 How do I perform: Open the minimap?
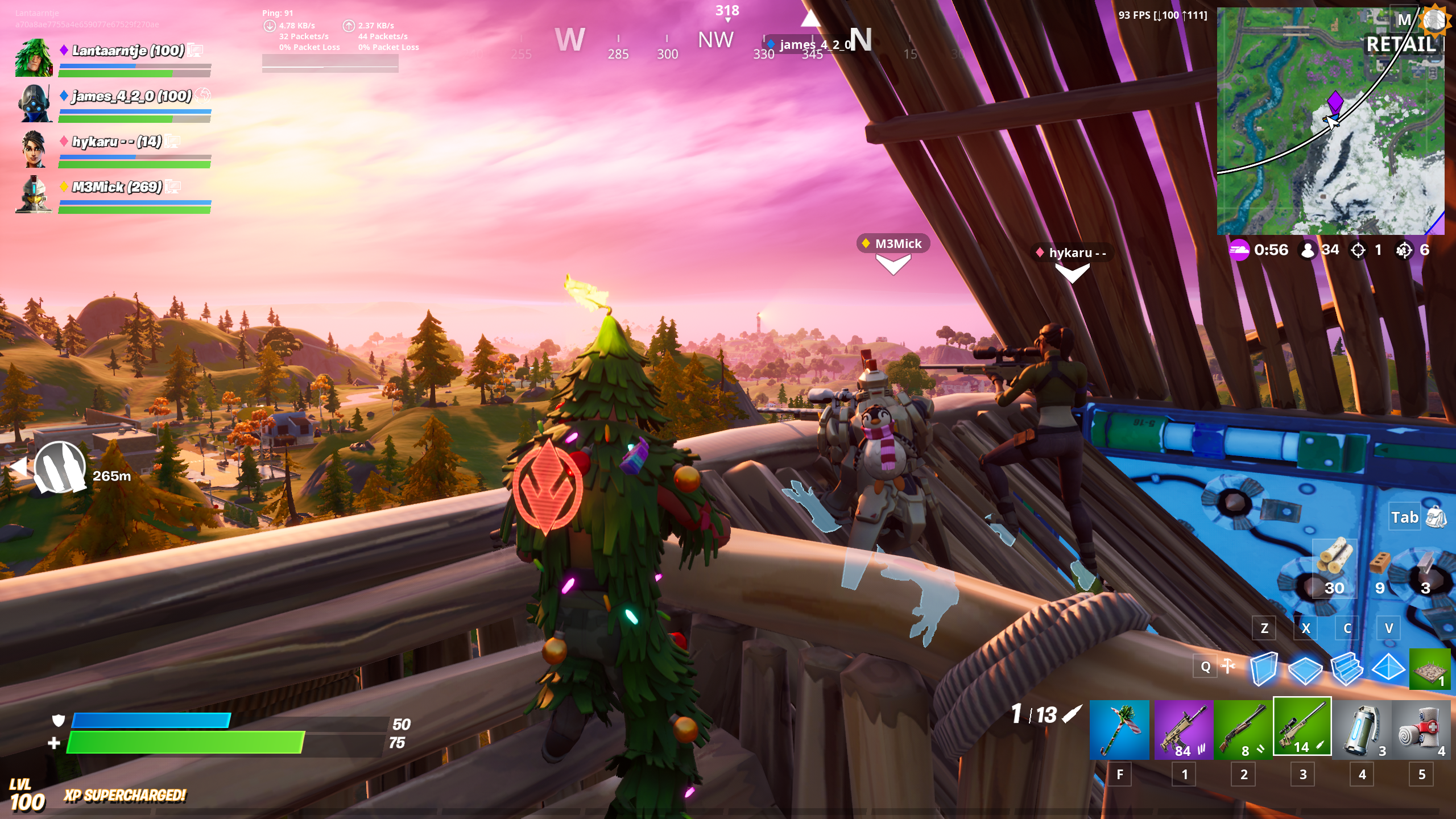click(1330, 121)
